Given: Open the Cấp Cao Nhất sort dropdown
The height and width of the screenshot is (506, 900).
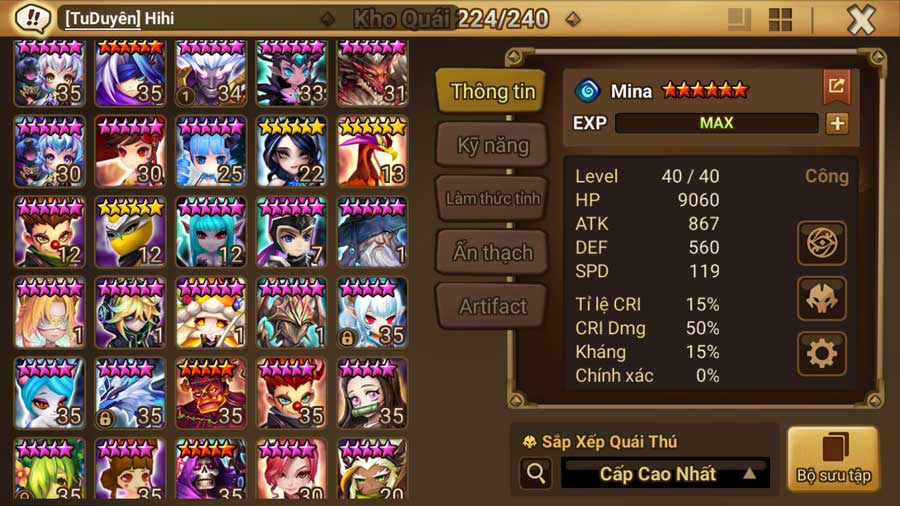Looking at the screenshot, I should point(665,474).
